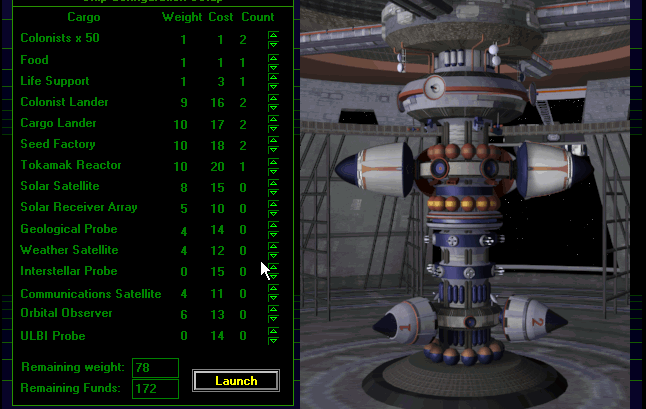Launch the configured ship
This screenshot has height=409, width=646.
235,381
